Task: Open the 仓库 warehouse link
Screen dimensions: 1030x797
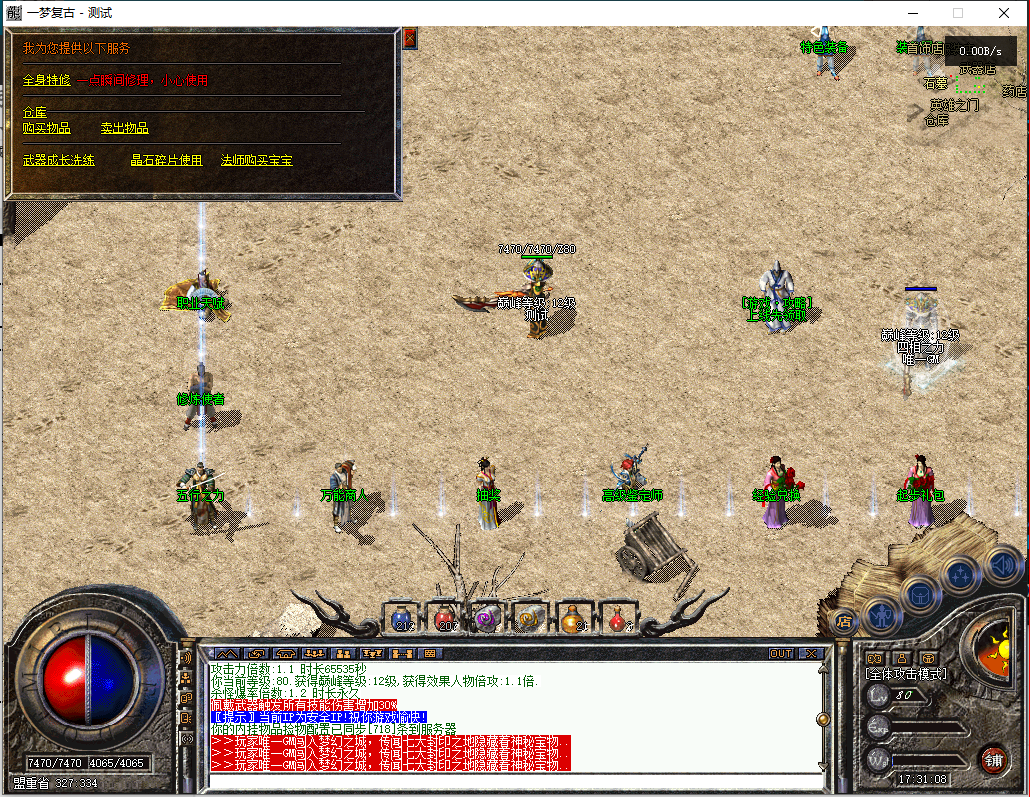Action: [35, 112]
